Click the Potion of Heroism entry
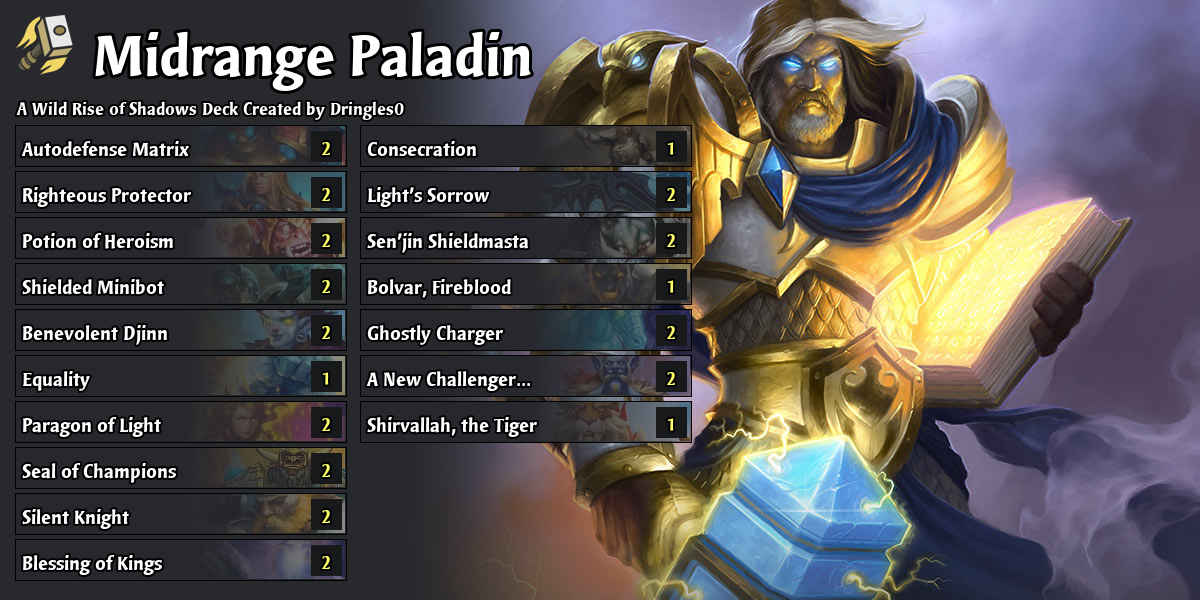Screen dimensions: 1200x600 [181, 242]
